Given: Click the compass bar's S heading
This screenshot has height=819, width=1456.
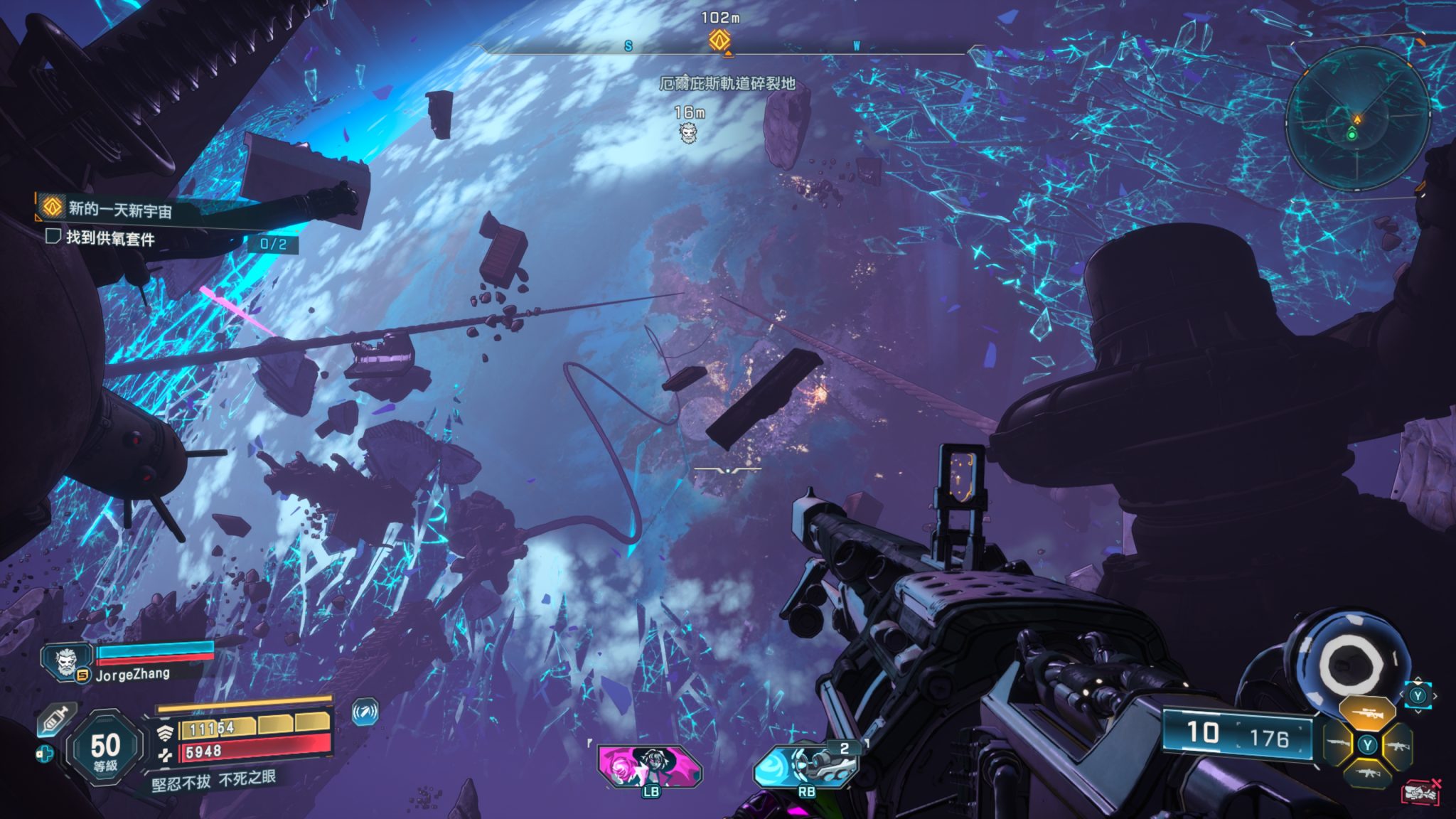Looking at the screenshot, I should click(628, 46).
